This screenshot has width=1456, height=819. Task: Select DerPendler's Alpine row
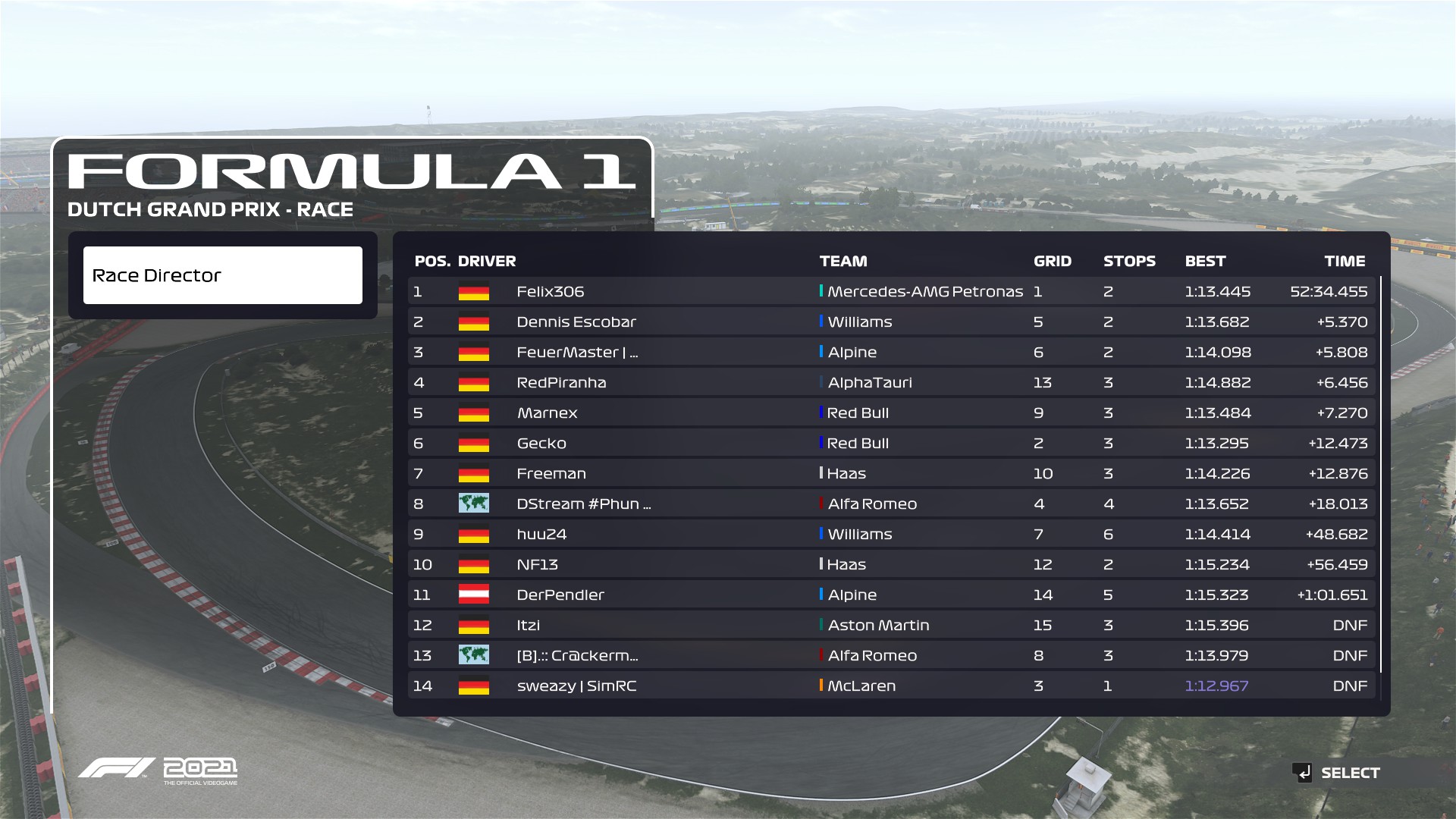point(891,595)
